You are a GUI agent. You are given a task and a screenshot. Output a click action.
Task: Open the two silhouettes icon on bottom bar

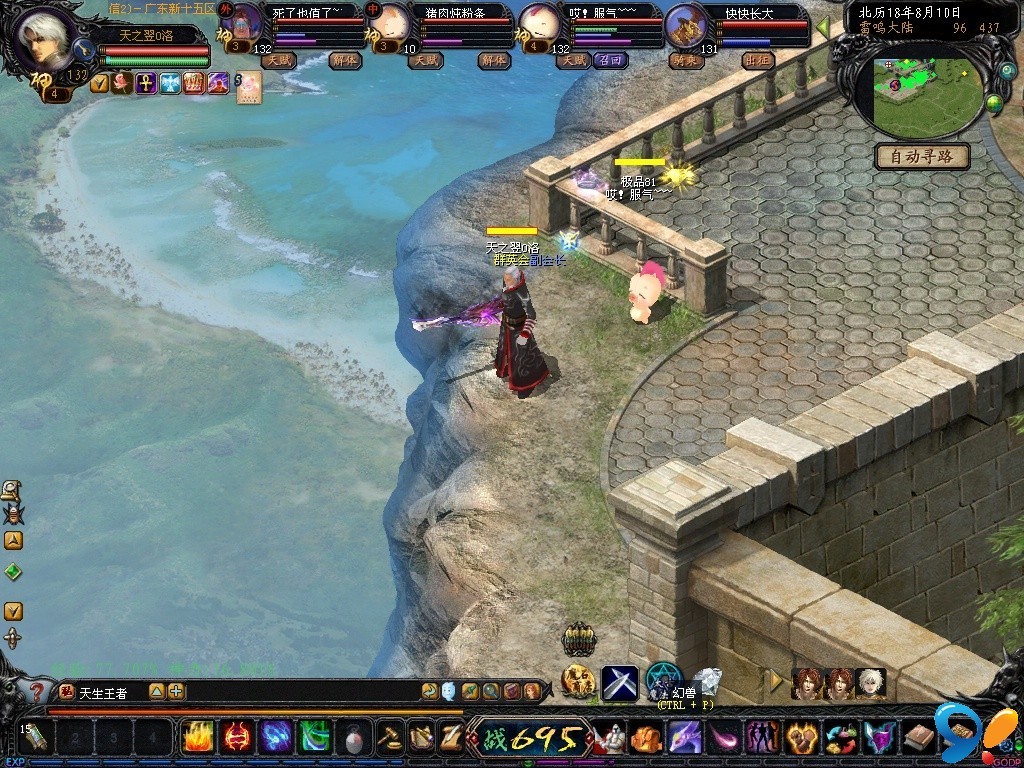762,739
